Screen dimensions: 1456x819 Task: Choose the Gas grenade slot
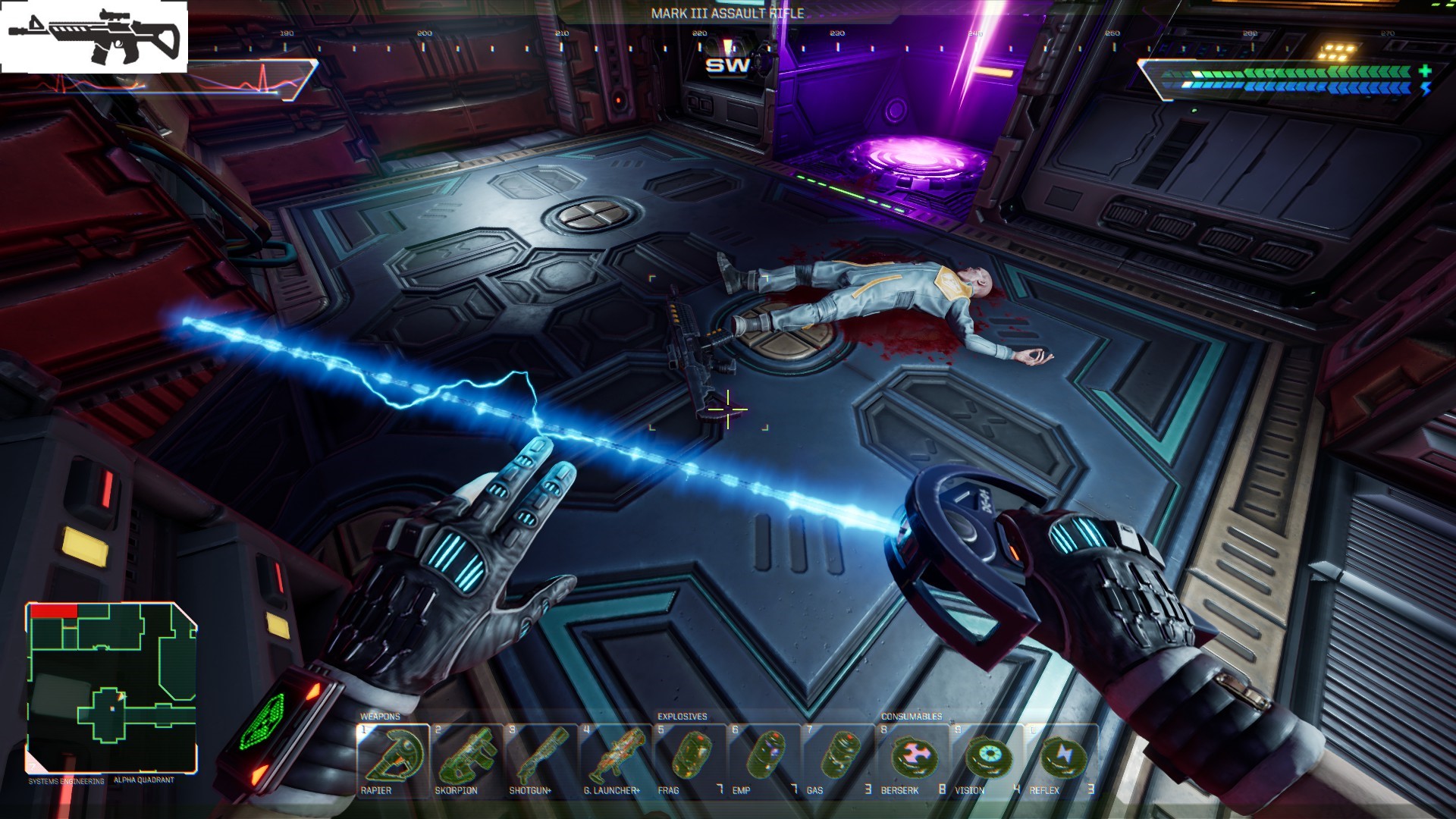pos(837,760)
